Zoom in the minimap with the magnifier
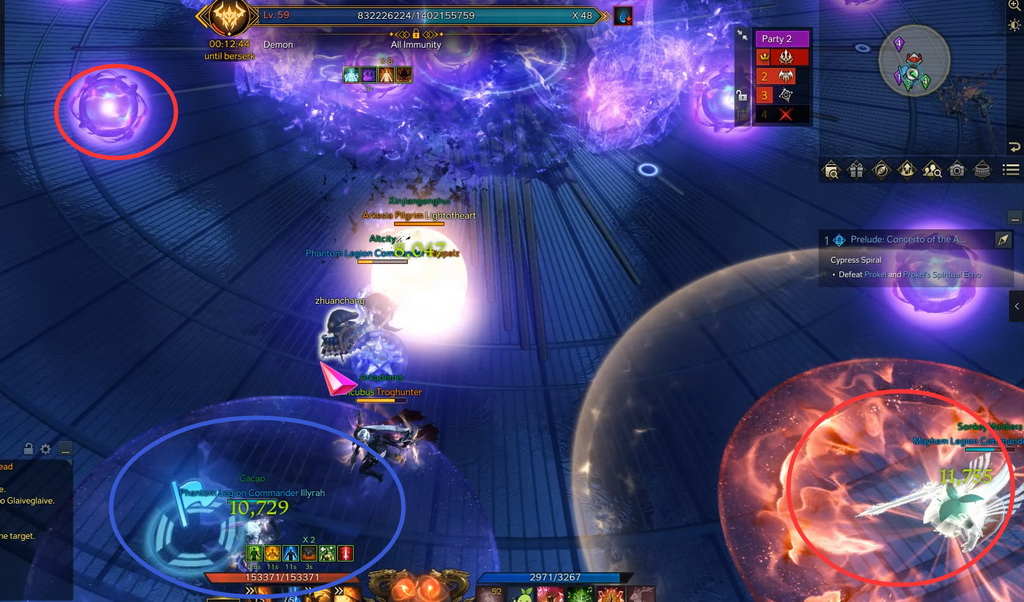 click(1014, 5)
